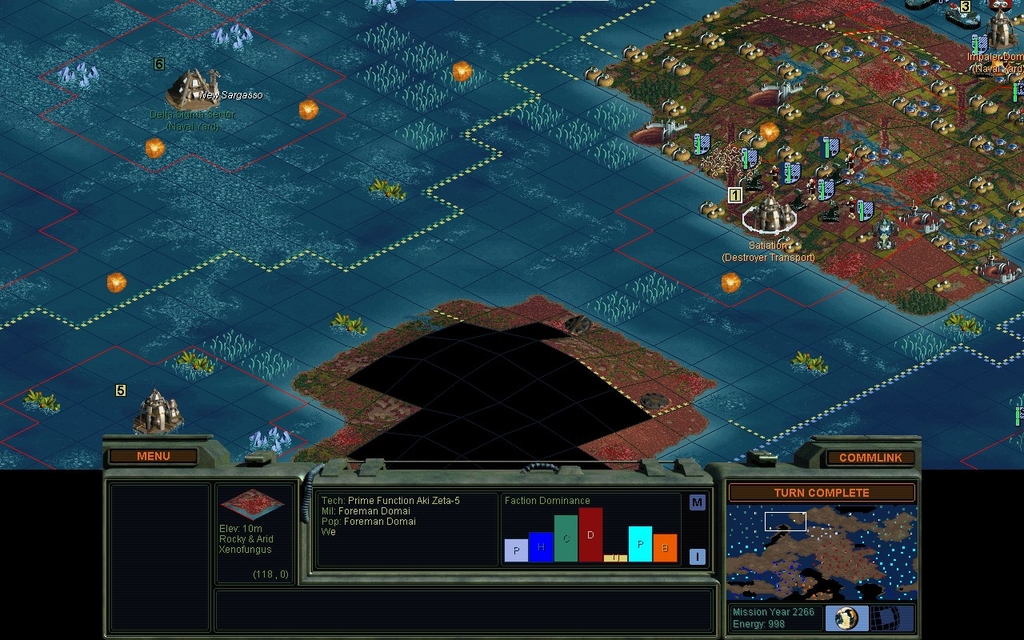Open the COMMLINK panel
The image size is (1024, 640).
870,457
